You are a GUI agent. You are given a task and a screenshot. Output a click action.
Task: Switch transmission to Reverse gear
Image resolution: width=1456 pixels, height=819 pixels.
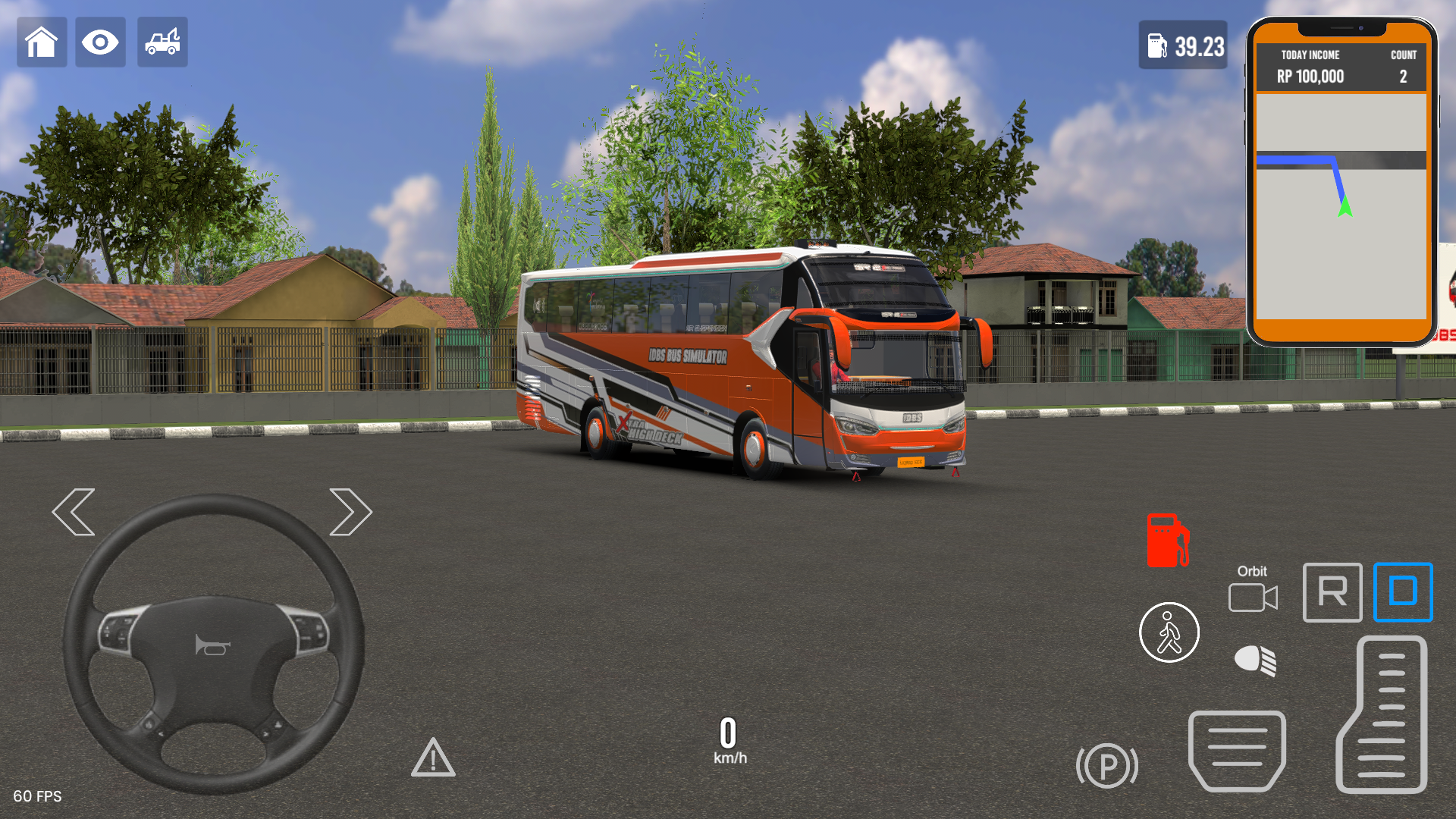click(x=1332, y=593)
